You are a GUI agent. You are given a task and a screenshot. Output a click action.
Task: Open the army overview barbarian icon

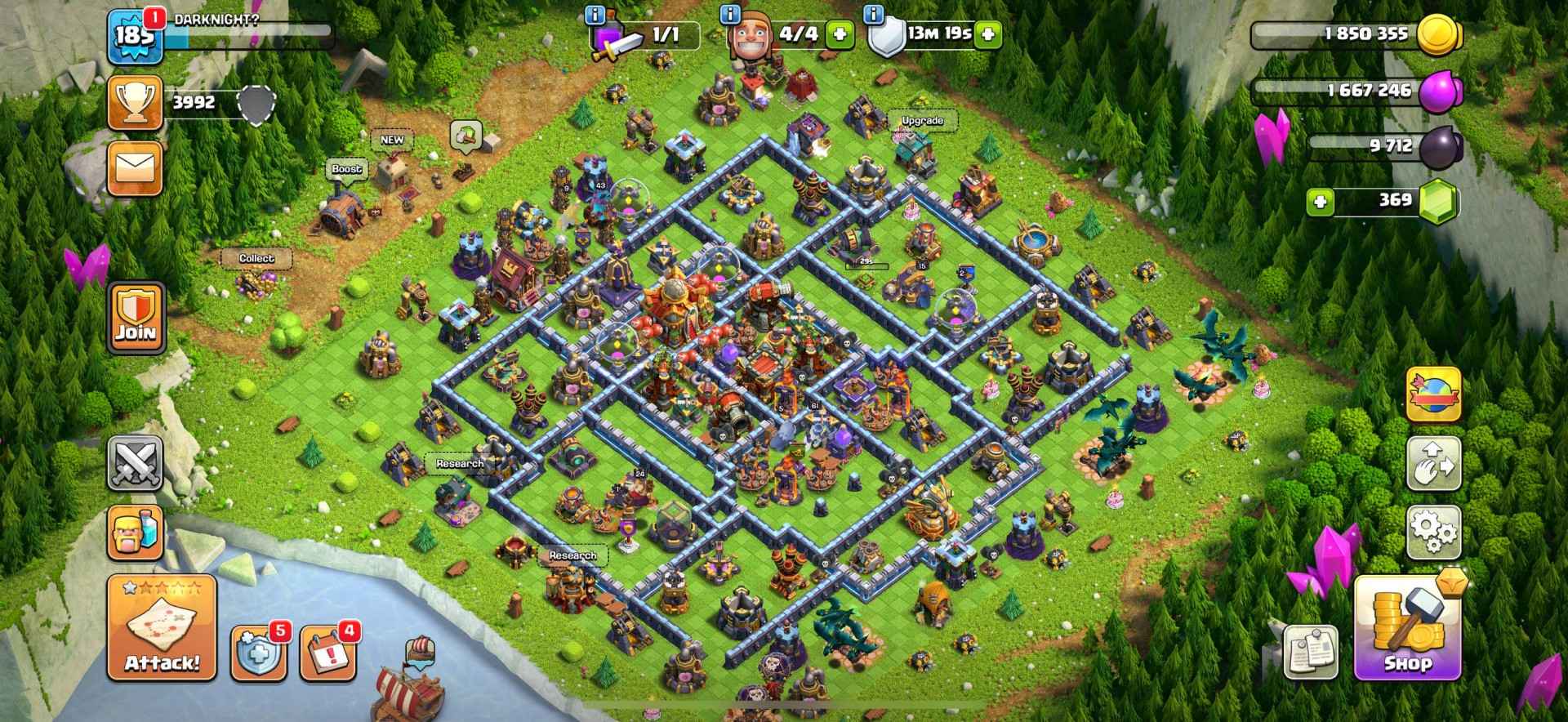point(135,532)
